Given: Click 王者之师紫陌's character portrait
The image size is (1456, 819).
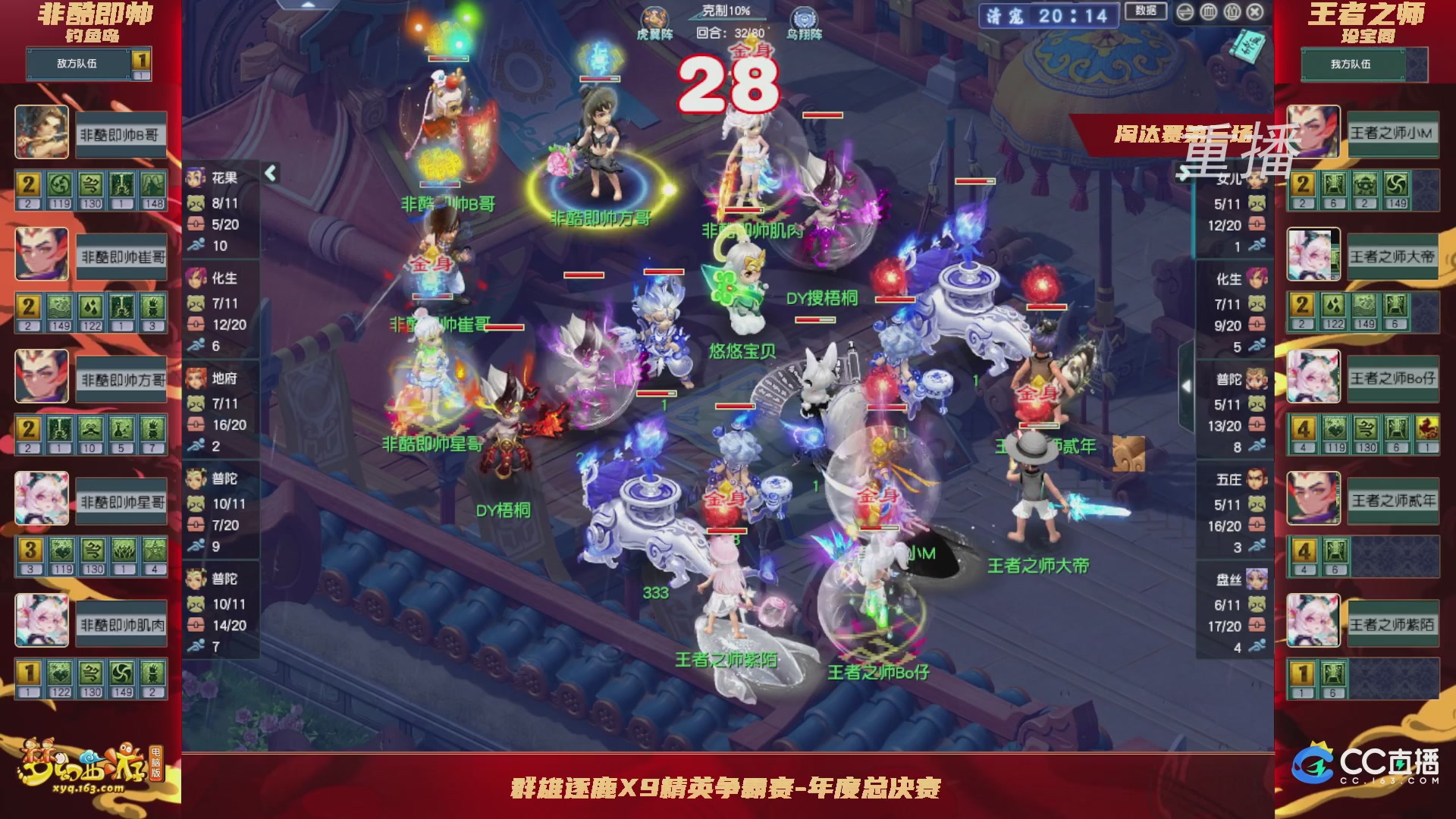Looking at the screenshot, I should (x=1314, y=620).
